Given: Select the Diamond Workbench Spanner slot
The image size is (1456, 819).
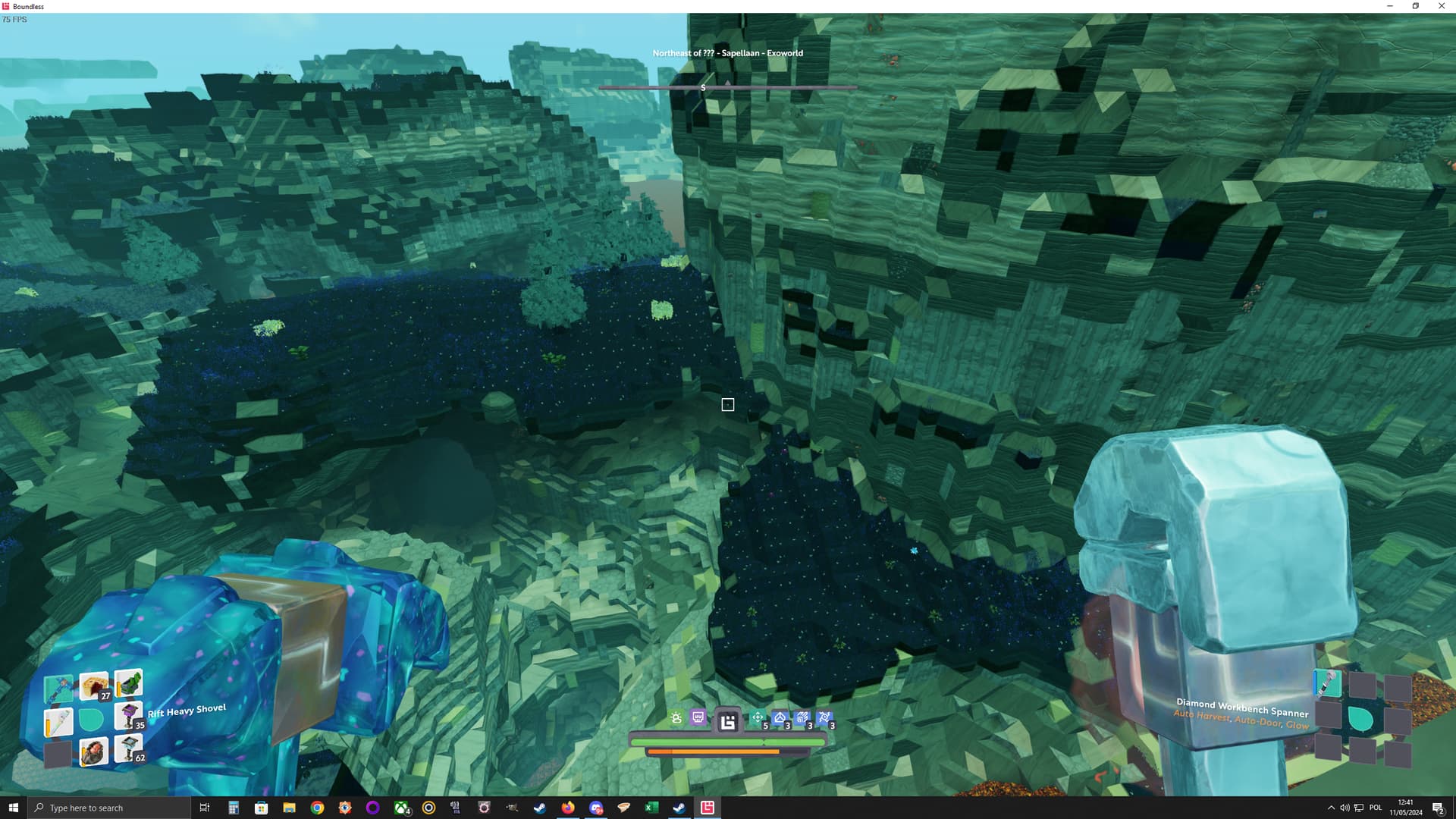Looking at the screenshot, I should tap(1327, 684).
